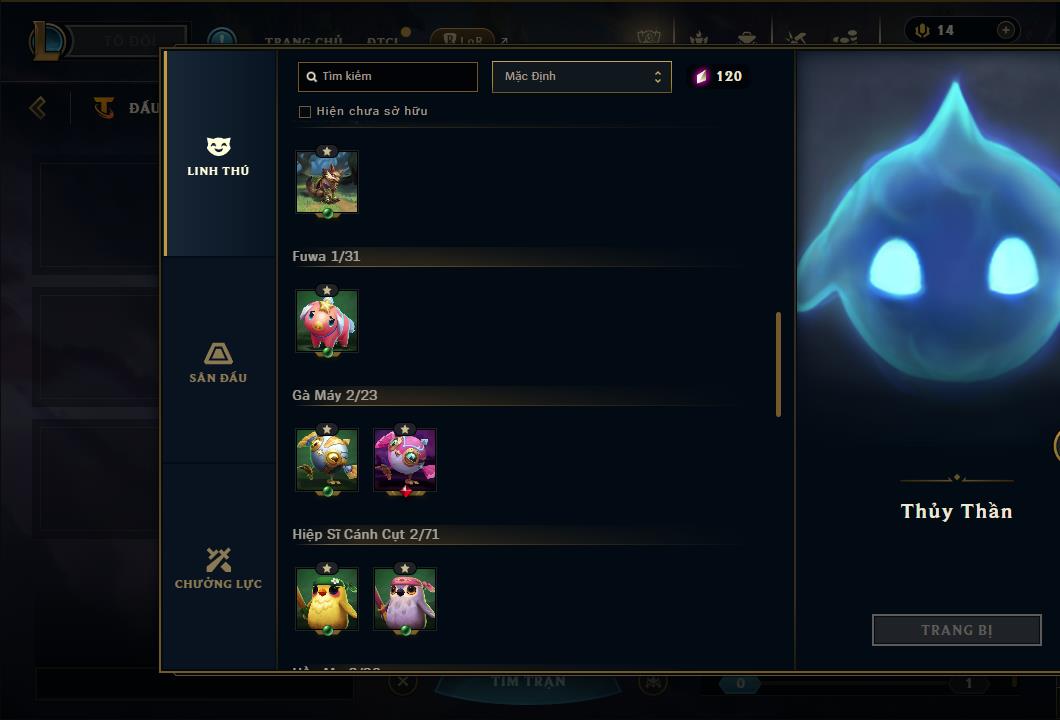Switch to the Linh Thú tab

[218, 157]
